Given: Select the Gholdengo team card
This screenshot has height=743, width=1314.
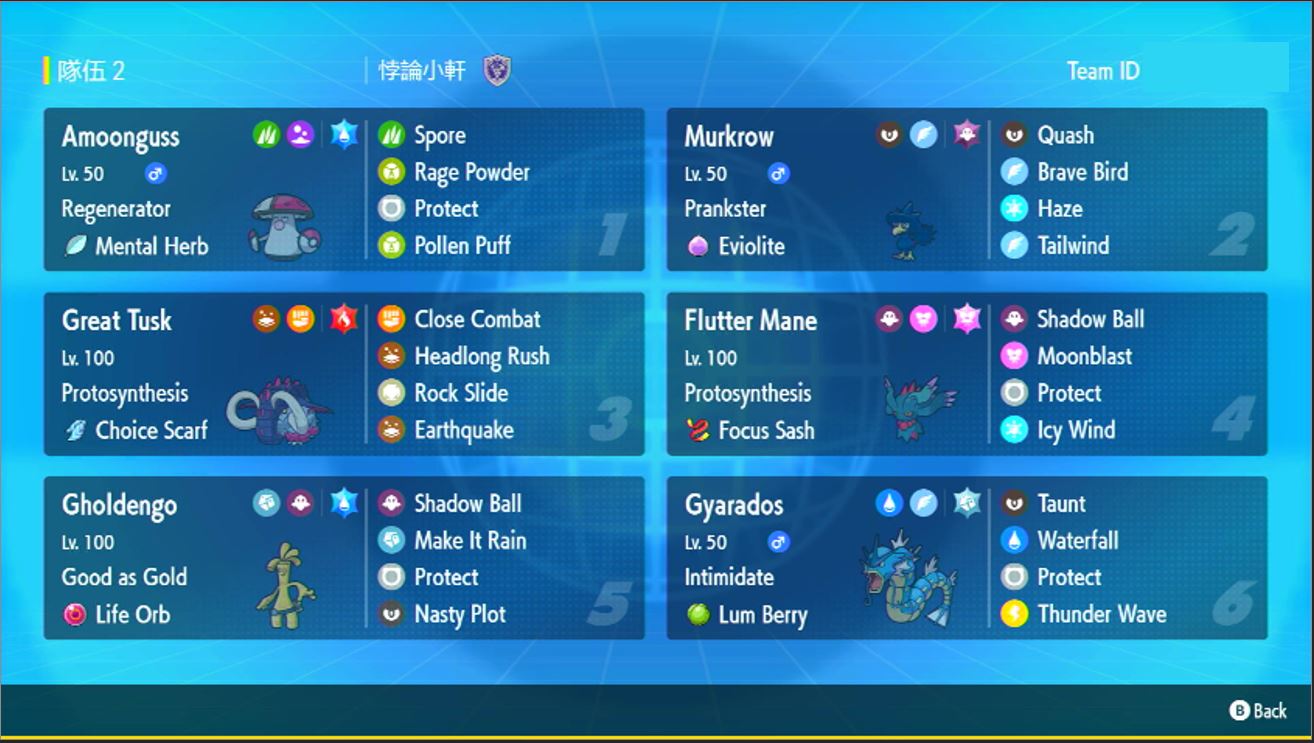Looking at the screenshot, I should coord(343,557).
